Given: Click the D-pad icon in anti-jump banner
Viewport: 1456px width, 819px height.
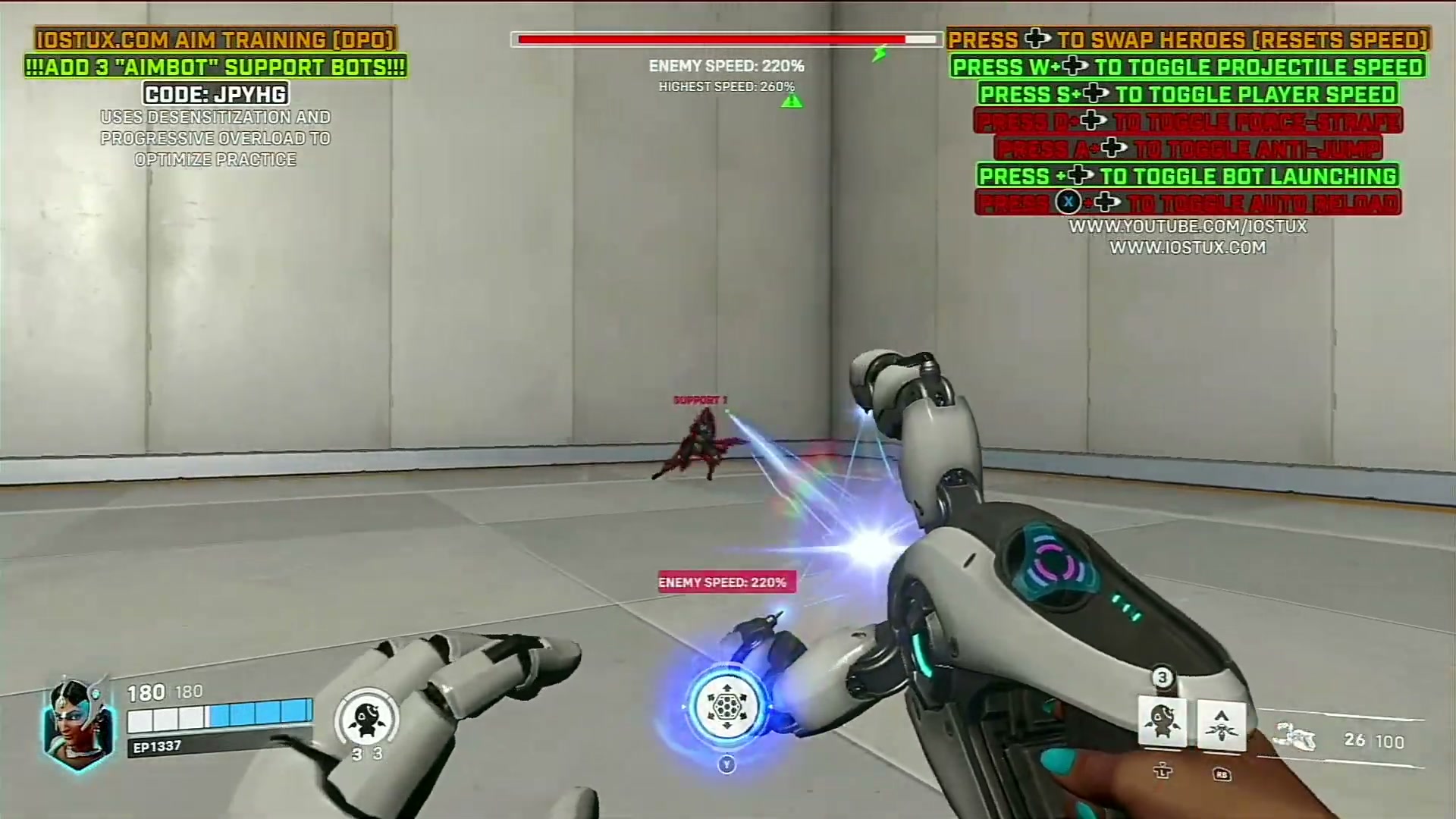Looking at the screenshot, I should click(x=1112, y=149).
